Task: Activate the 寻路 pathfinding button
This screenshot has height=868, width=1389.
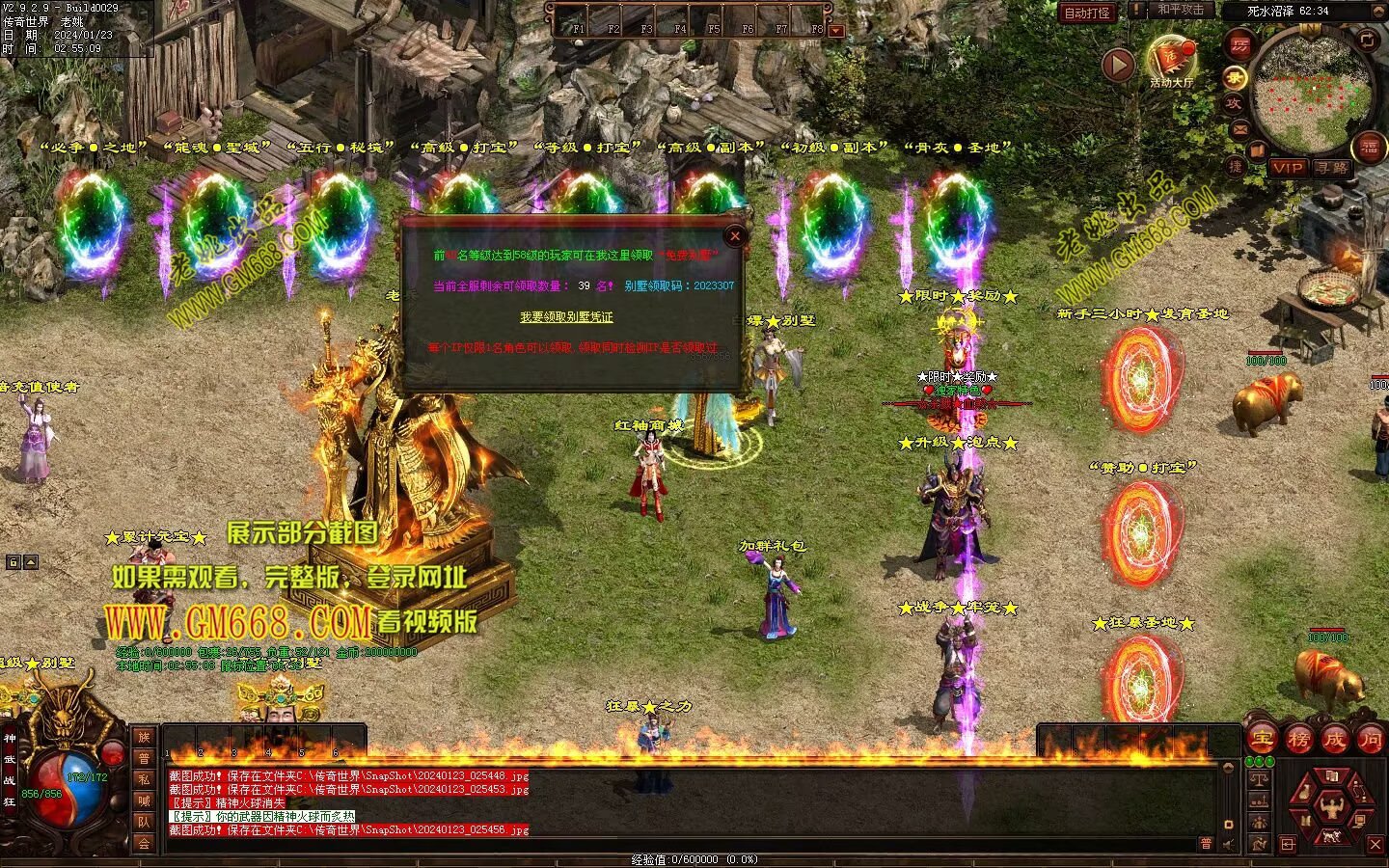Action: click(1332, 167)
